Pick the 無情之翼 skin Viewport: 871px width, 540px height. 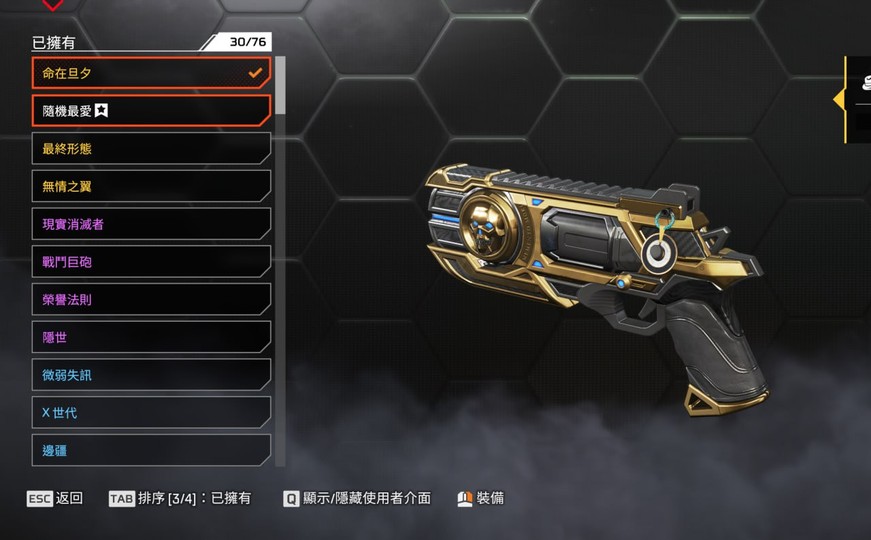151,186
